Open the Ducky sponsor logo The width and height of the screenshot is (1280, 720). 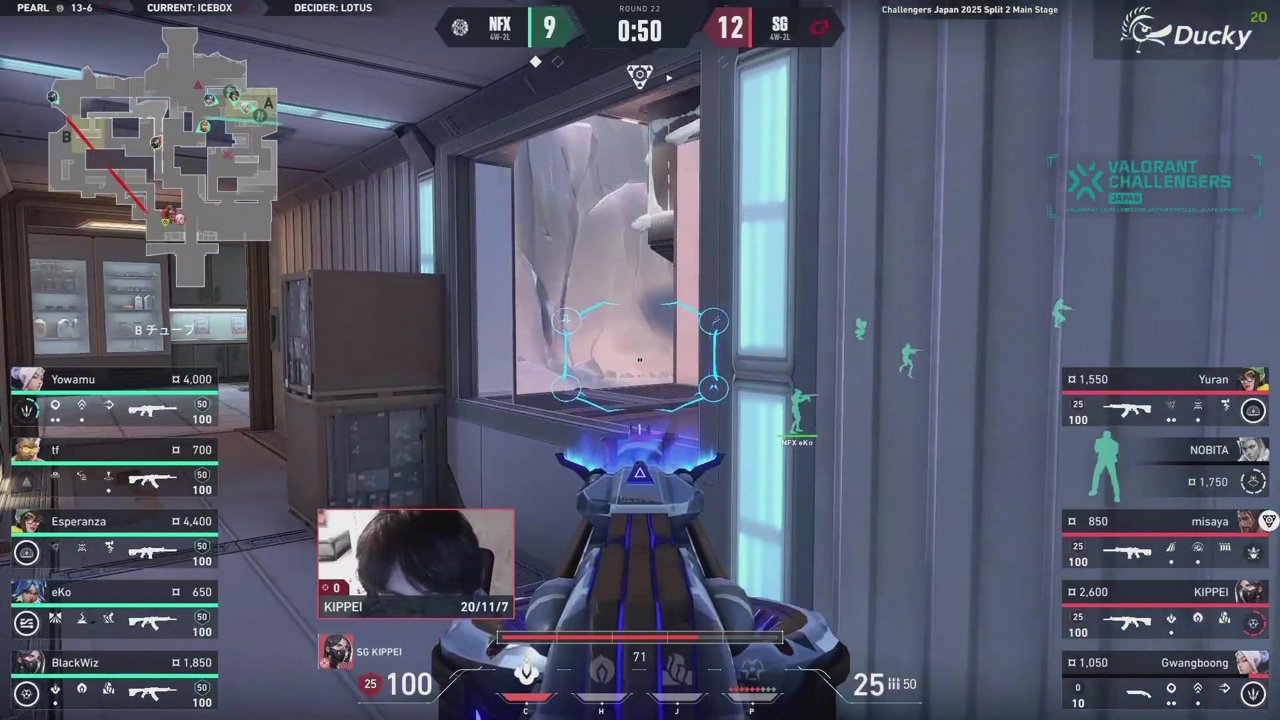(1186, 30)
